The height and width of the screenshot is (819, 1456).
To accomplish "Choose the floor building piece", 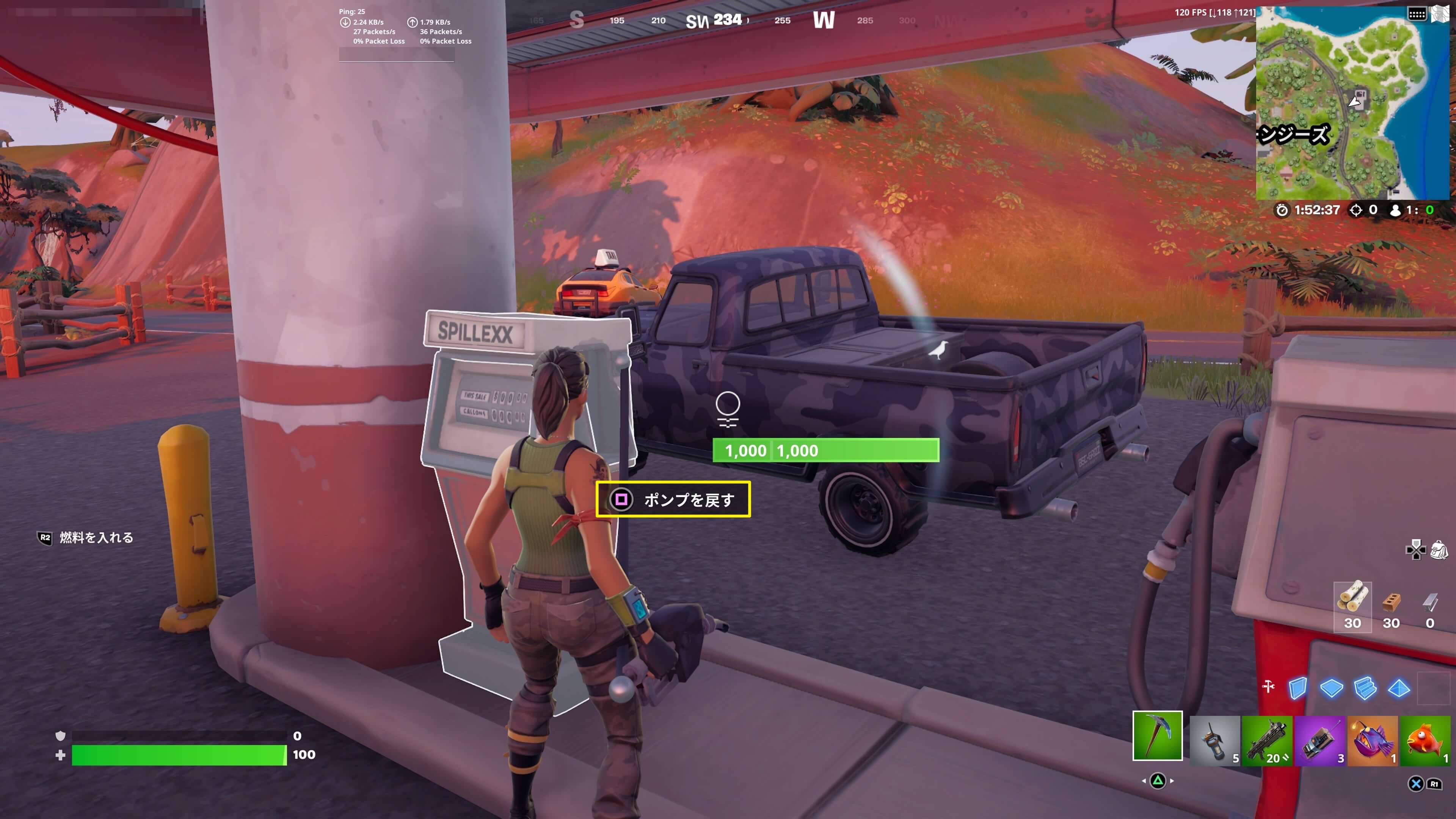I will coord(1332,688).
